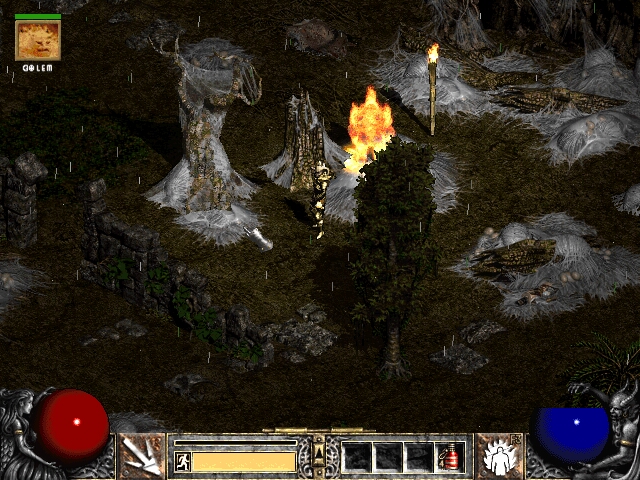Open the right-click skill selector
The image size is (640, 480).
(497, 457)
